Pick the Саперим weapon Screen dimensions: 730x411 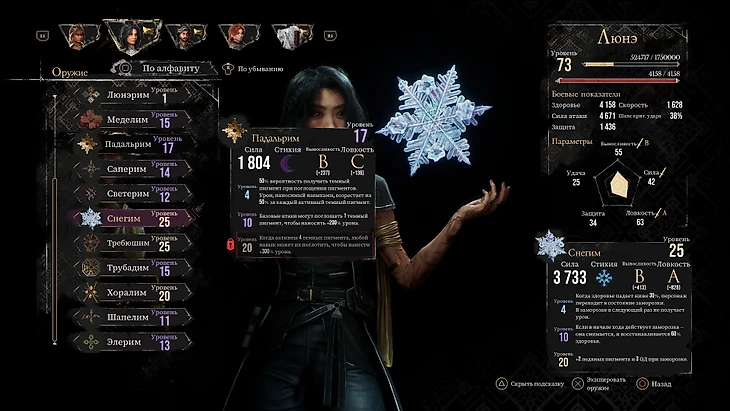coord(125,168)
